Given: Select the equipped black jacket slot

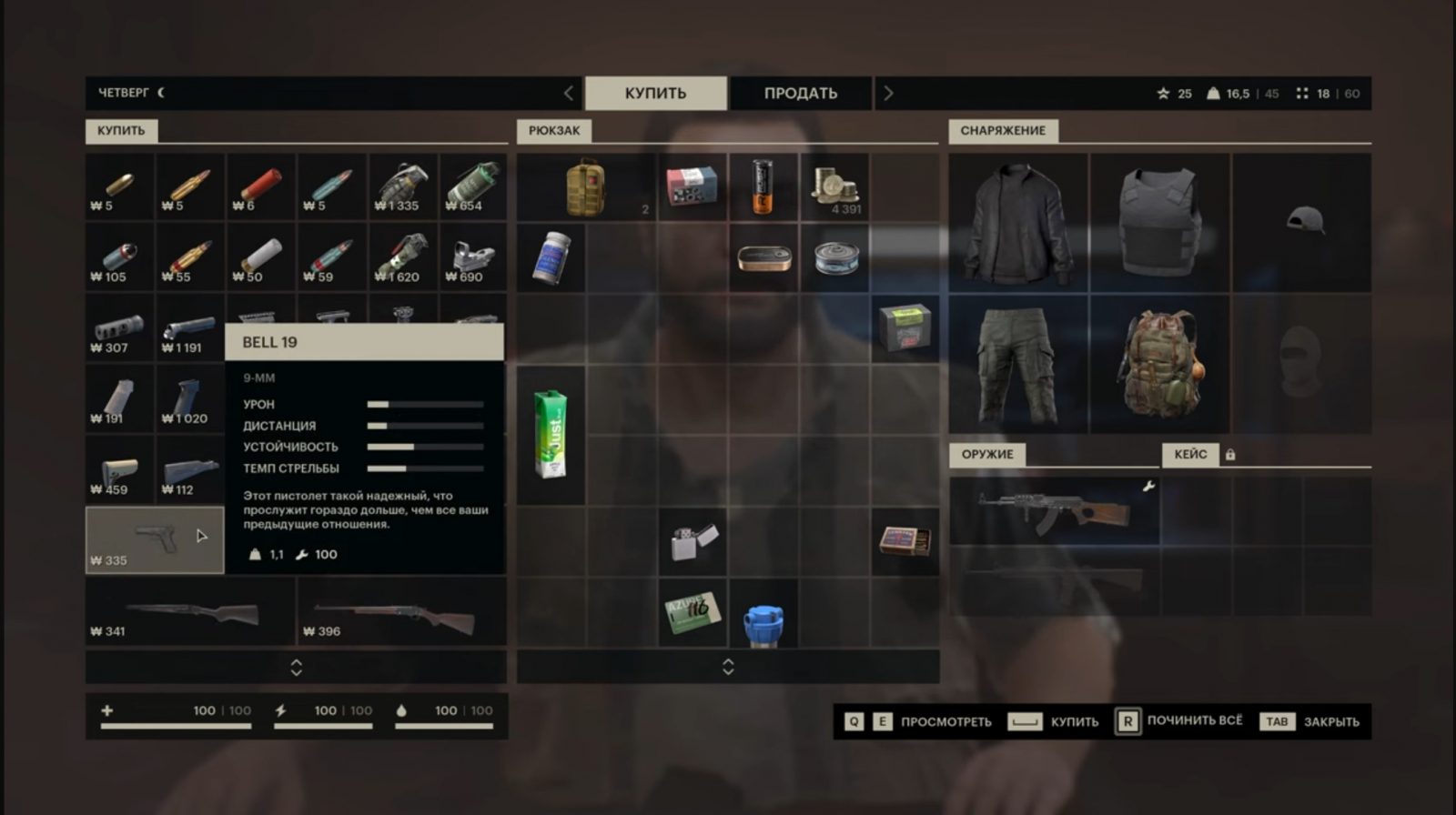Looking at the screenshot, I should [1017, 223].
